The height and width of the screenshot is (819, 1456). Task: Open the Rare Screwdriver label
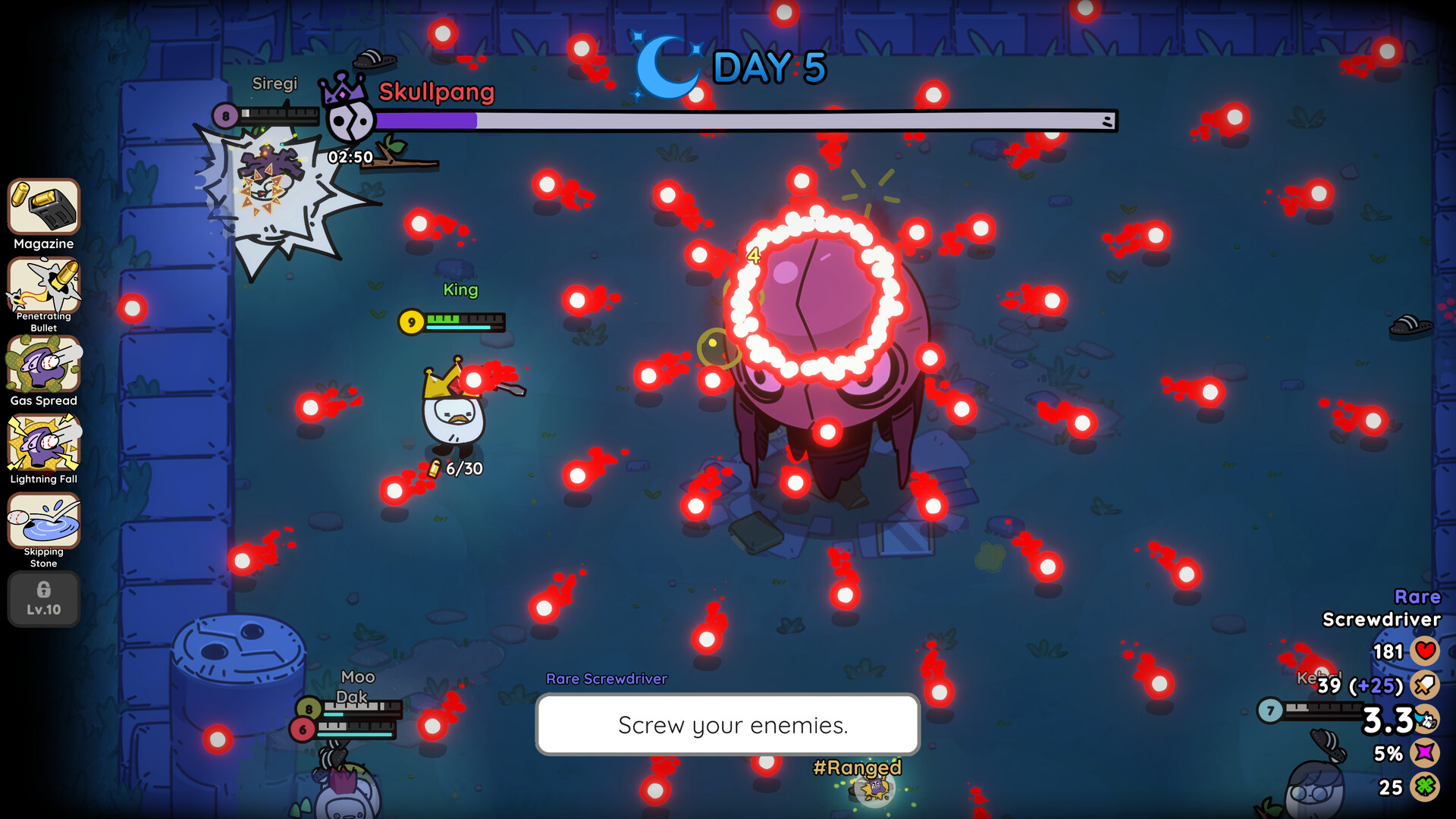coord(605,679)
